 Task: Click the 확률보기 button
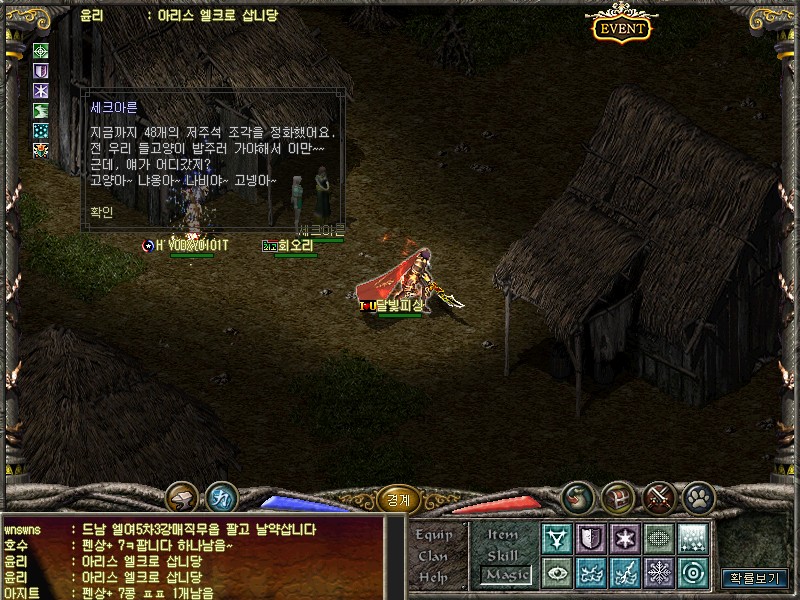(755, 577)
